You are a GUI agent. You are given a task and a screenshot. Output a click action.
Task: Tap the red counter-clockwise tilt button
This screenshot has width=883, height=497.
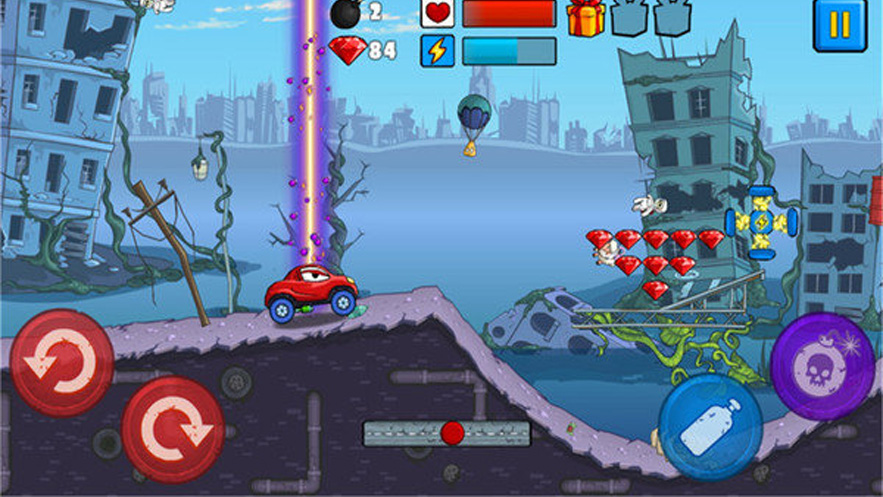tap(61, 363)
